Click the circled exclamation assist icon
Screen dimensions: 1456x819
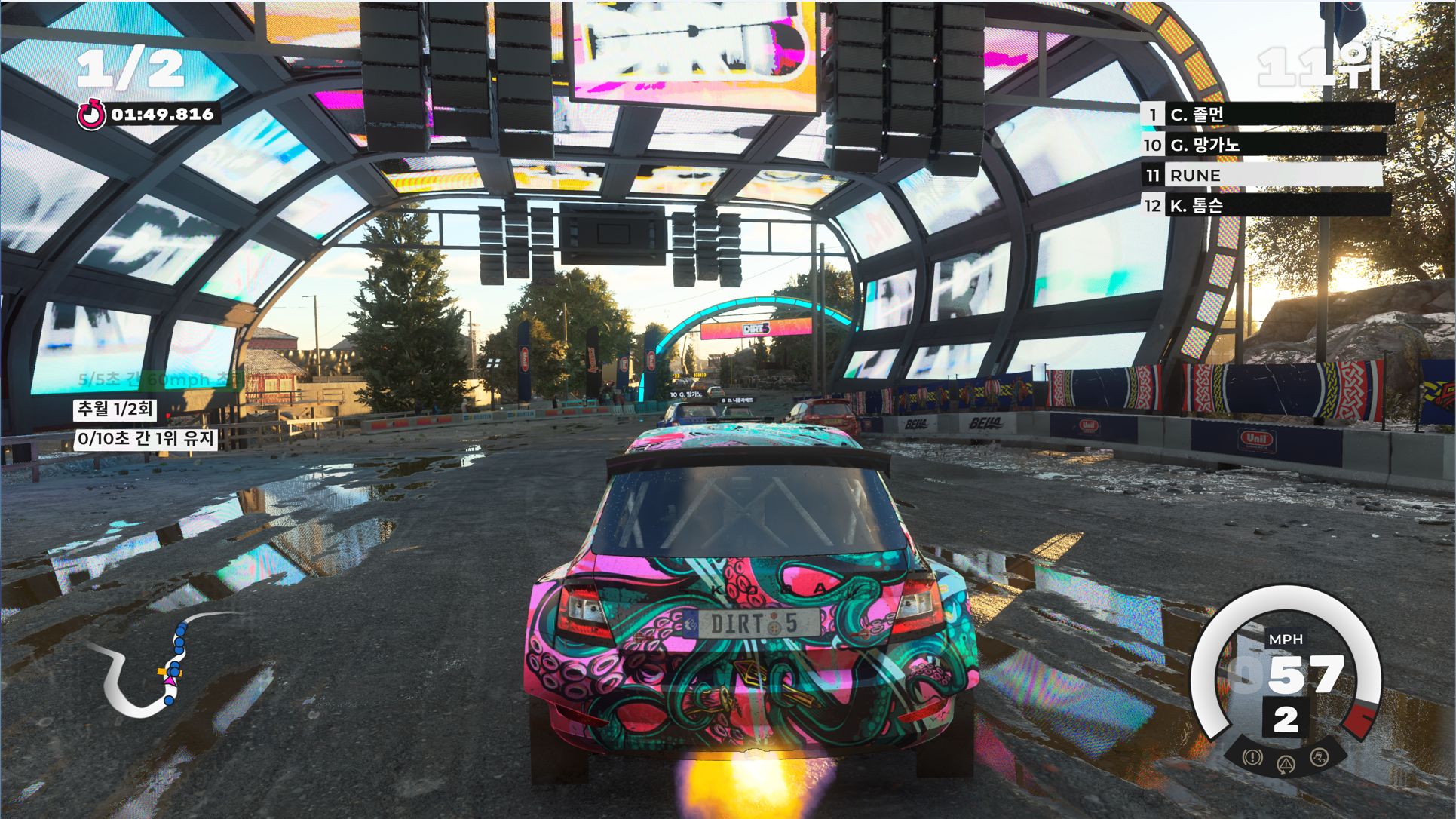[x=1252, y=756]
